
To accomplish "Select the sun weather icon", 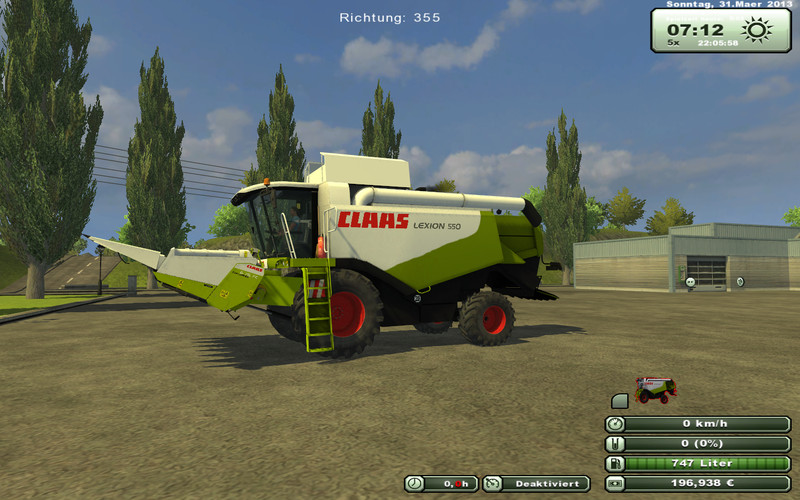I will click(756, 29).
